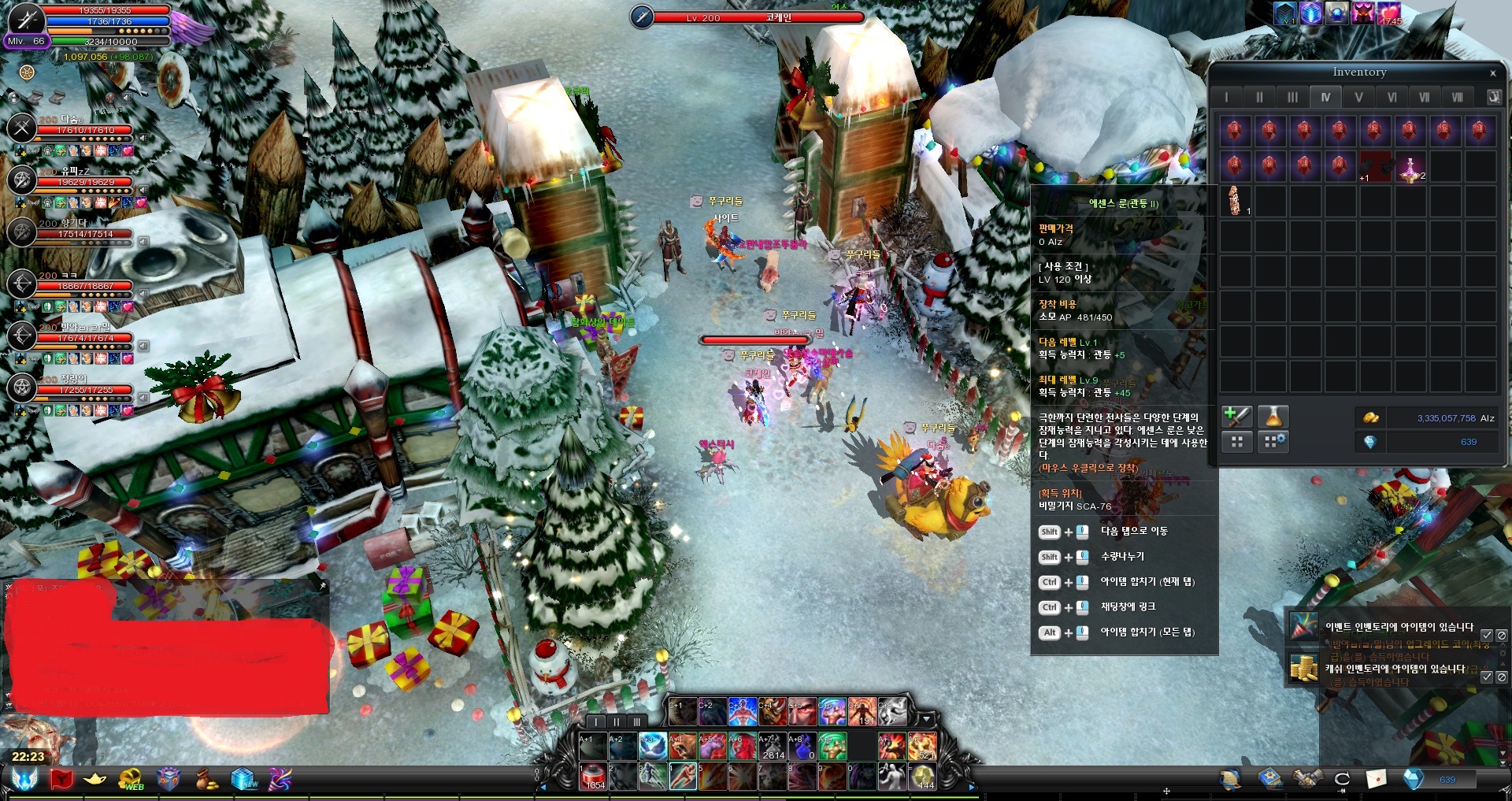Switch to inventory tab VIII

coord(1458,98)
